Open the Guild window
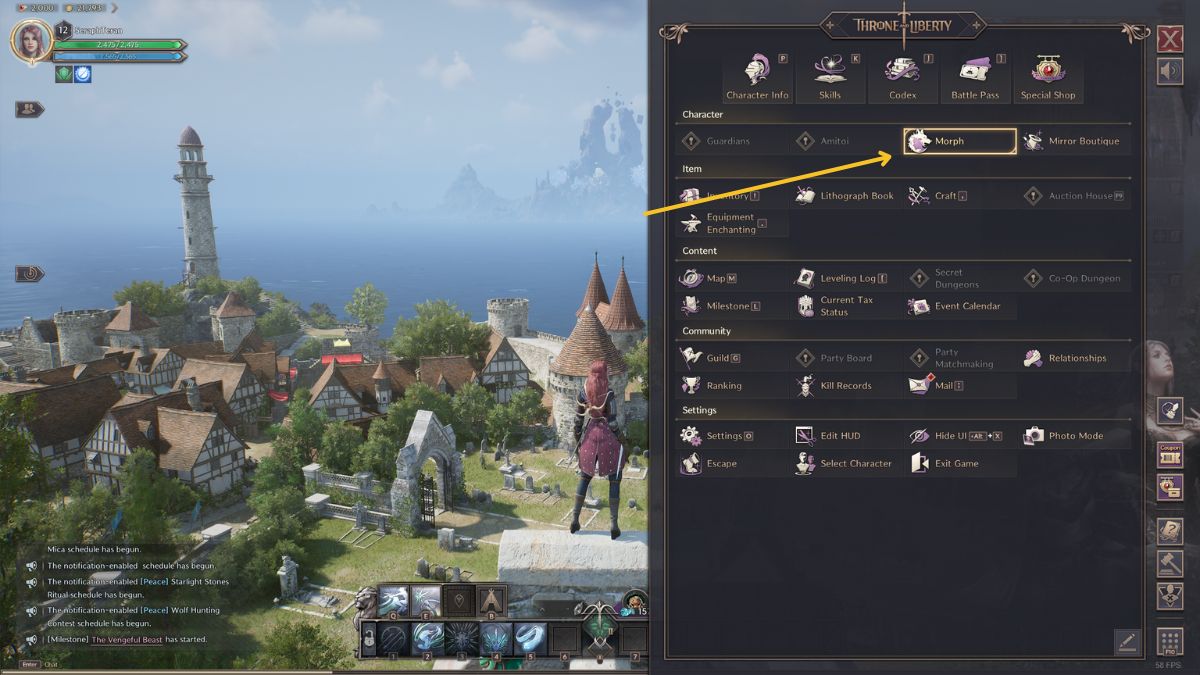The height and width of the screenshot is (675, 1200). [x=711, y=358]
